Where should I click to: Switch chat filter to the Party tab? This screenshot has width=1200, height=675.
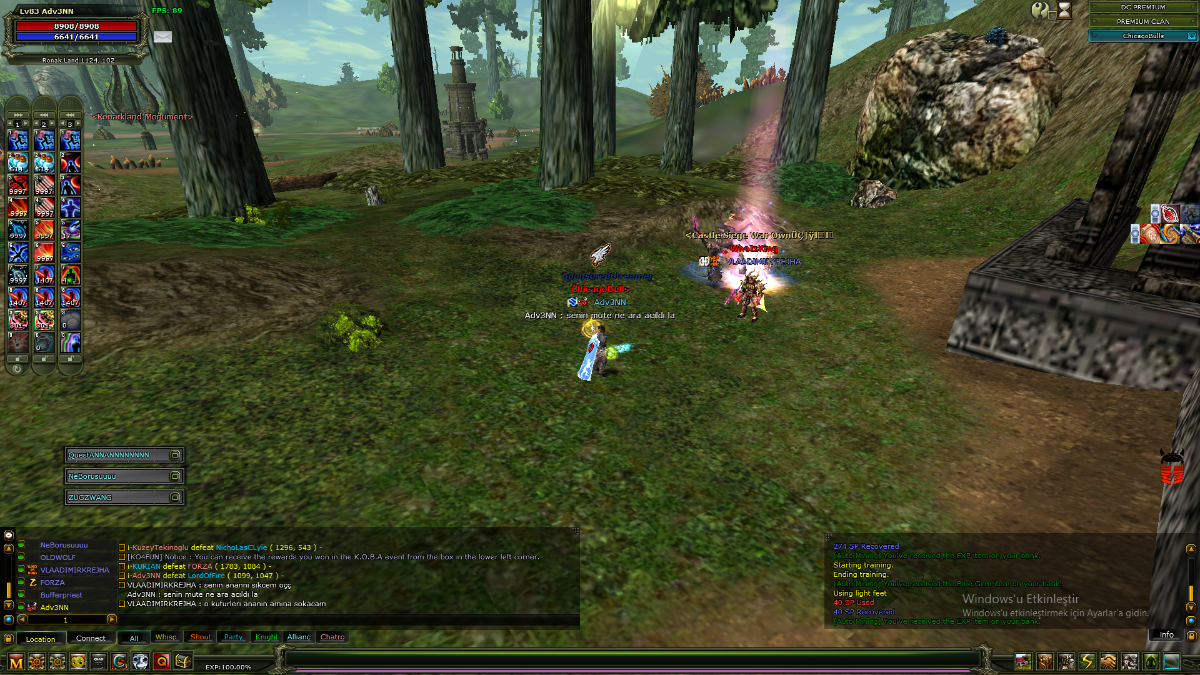click(x=233, y=637)
